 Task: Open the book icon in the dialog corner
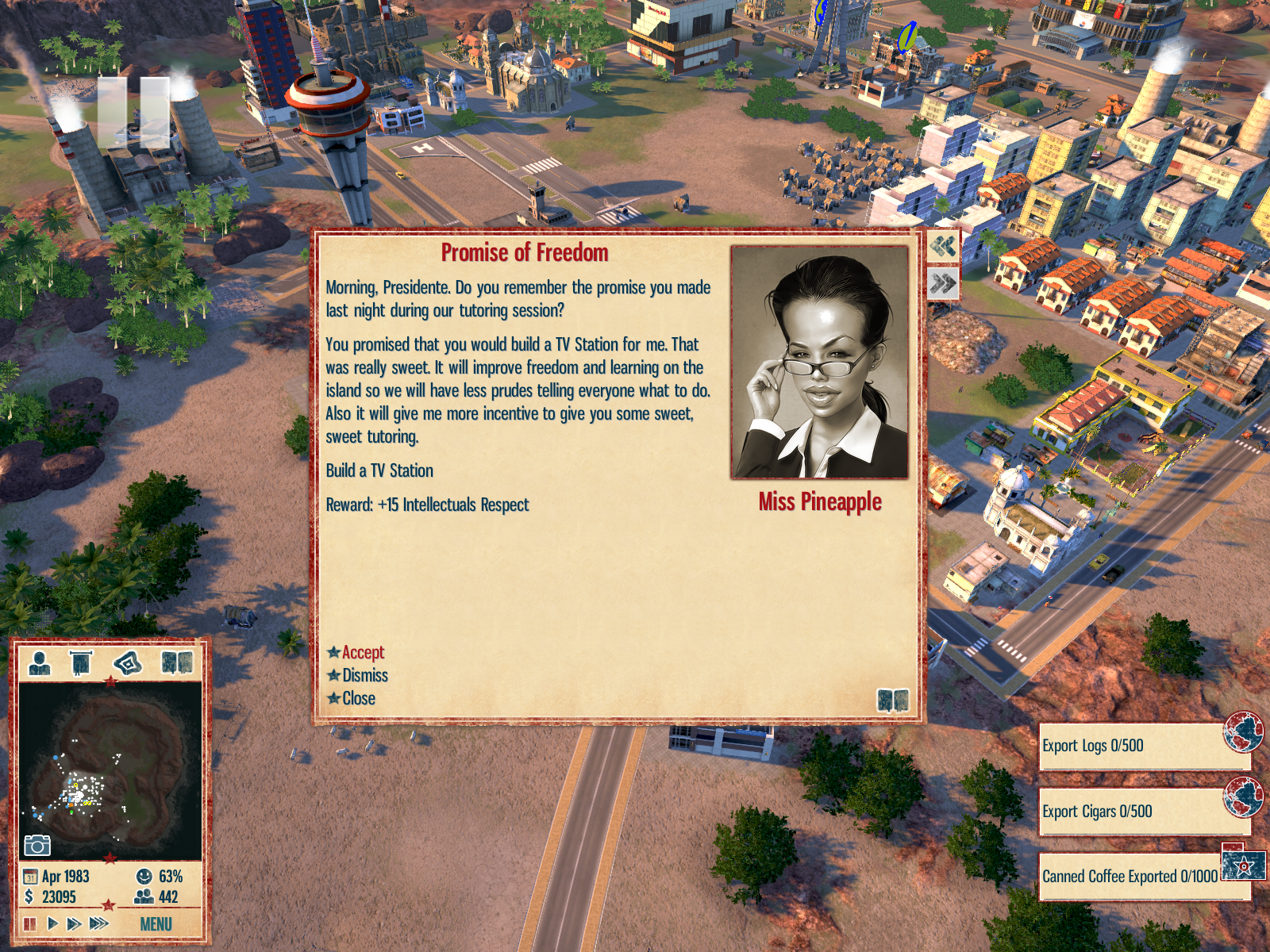point(893,700)
